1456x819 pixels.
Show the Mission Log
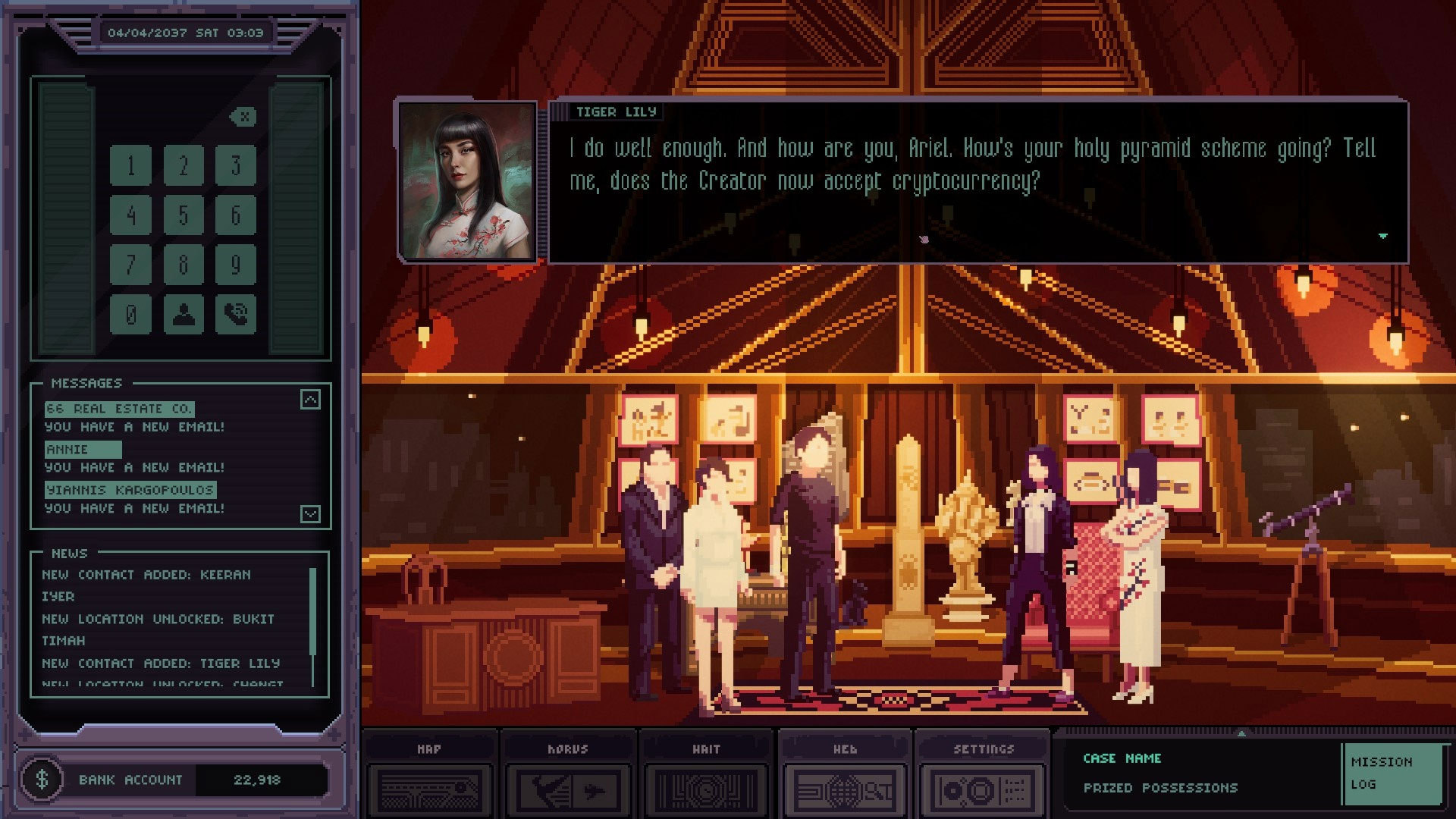(x=1392, y=773)
